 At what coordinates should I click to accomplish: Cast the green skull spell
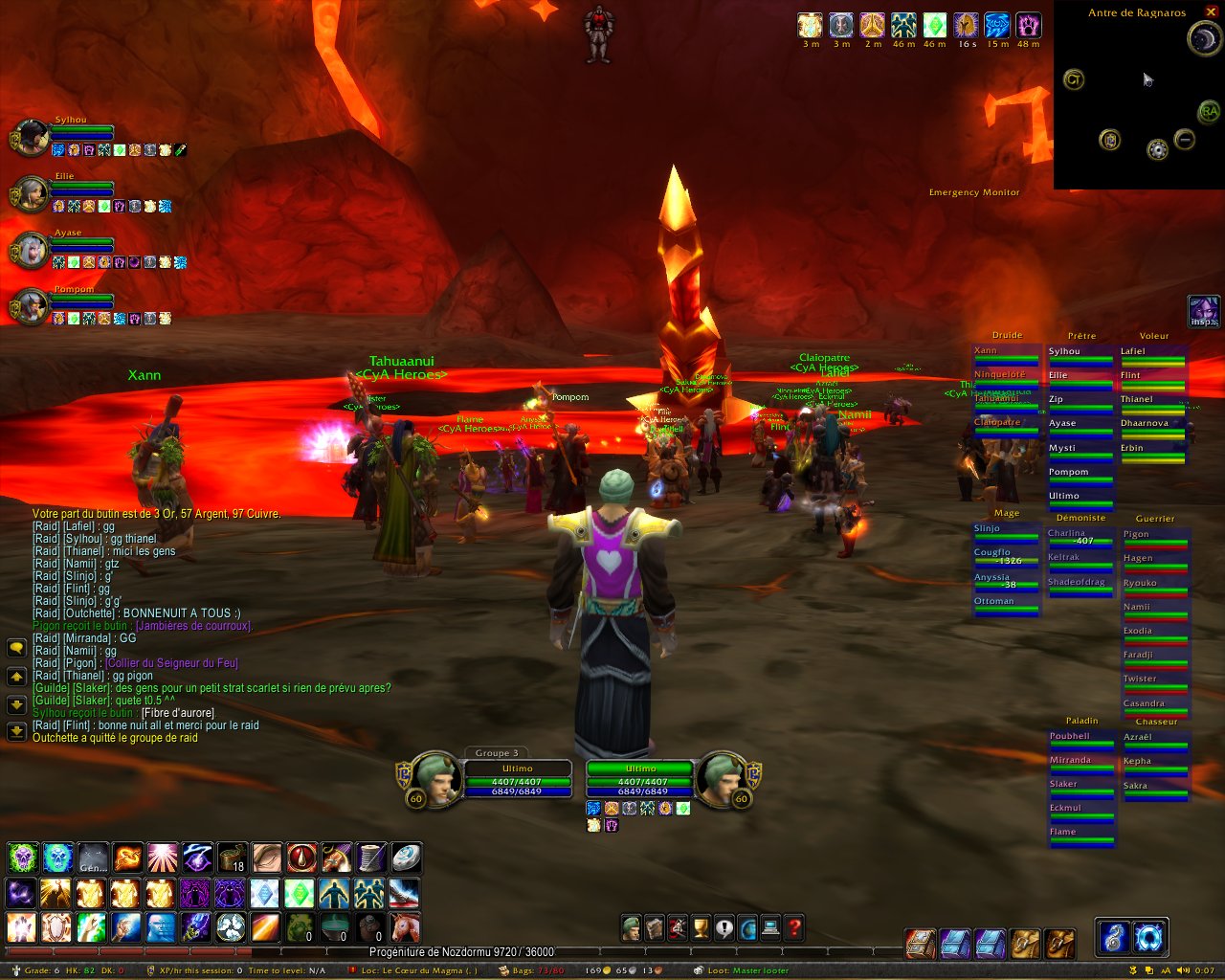click(21, 857)
